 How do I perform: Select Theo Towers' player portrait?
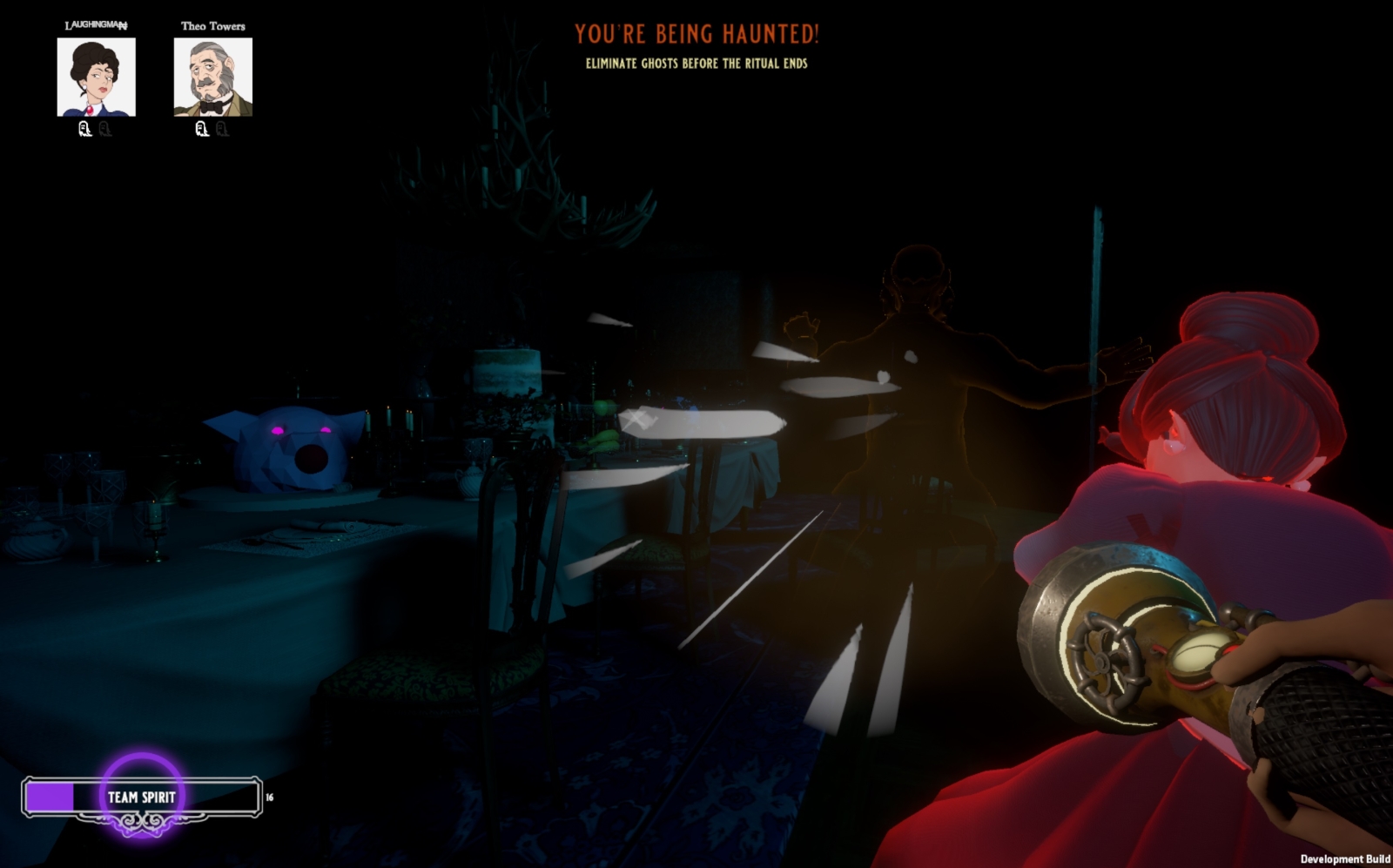tap(212, 77)
